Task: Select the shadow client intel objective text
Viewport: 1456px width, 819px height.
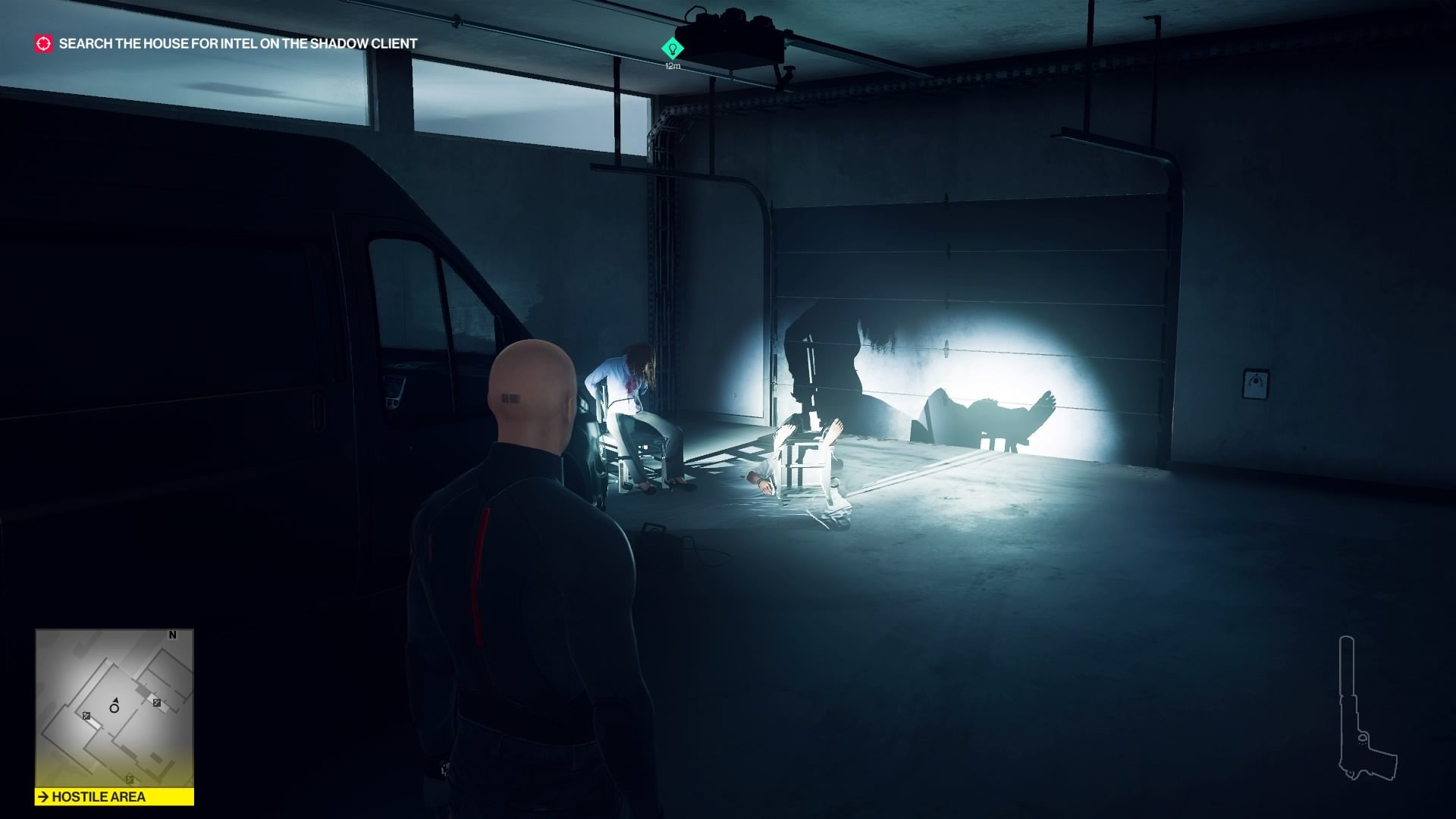Action: pyautogui.click(x=238, y=44)
